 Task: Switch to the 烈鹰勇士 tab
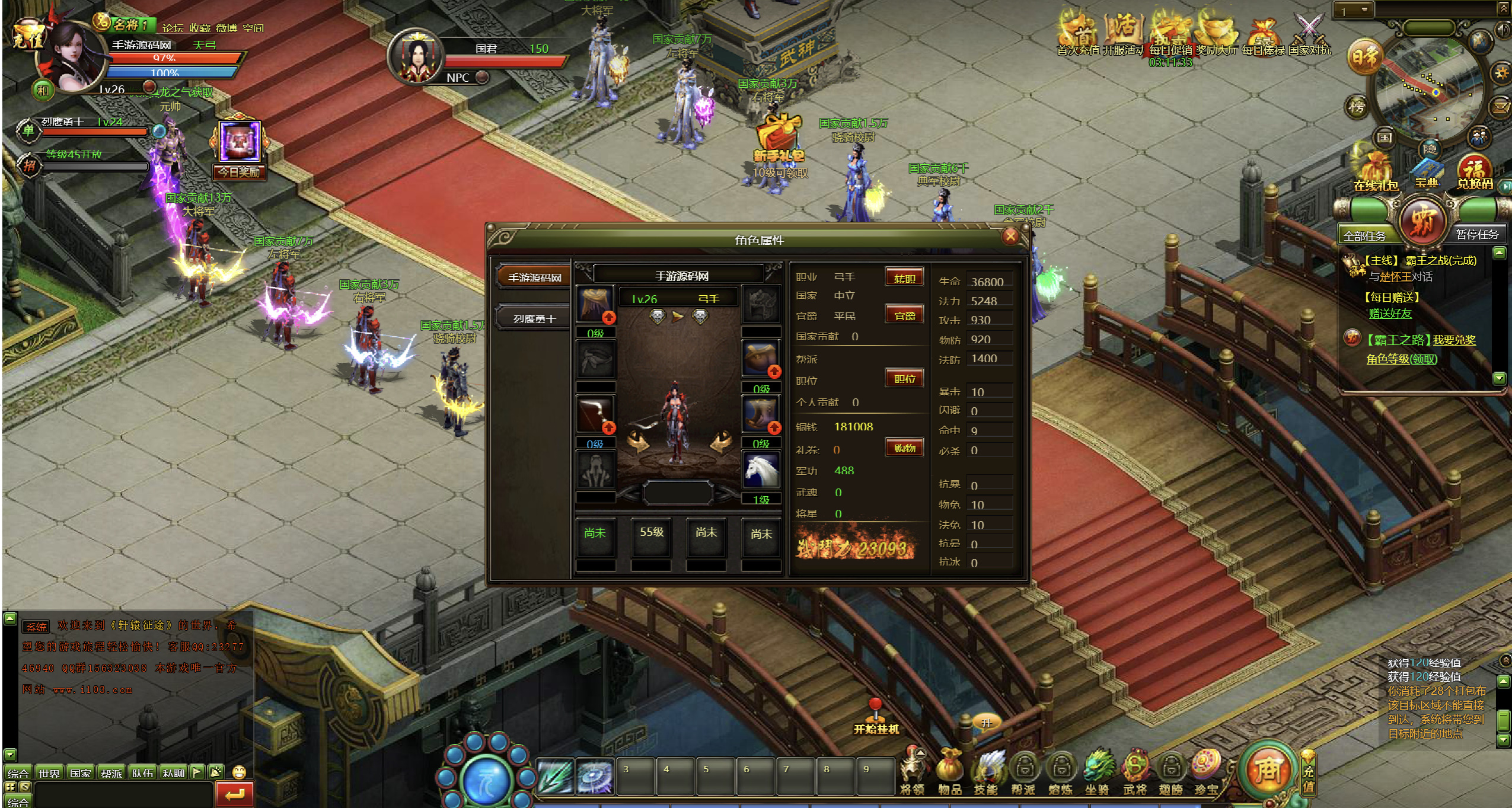click(x=534, y=319)
